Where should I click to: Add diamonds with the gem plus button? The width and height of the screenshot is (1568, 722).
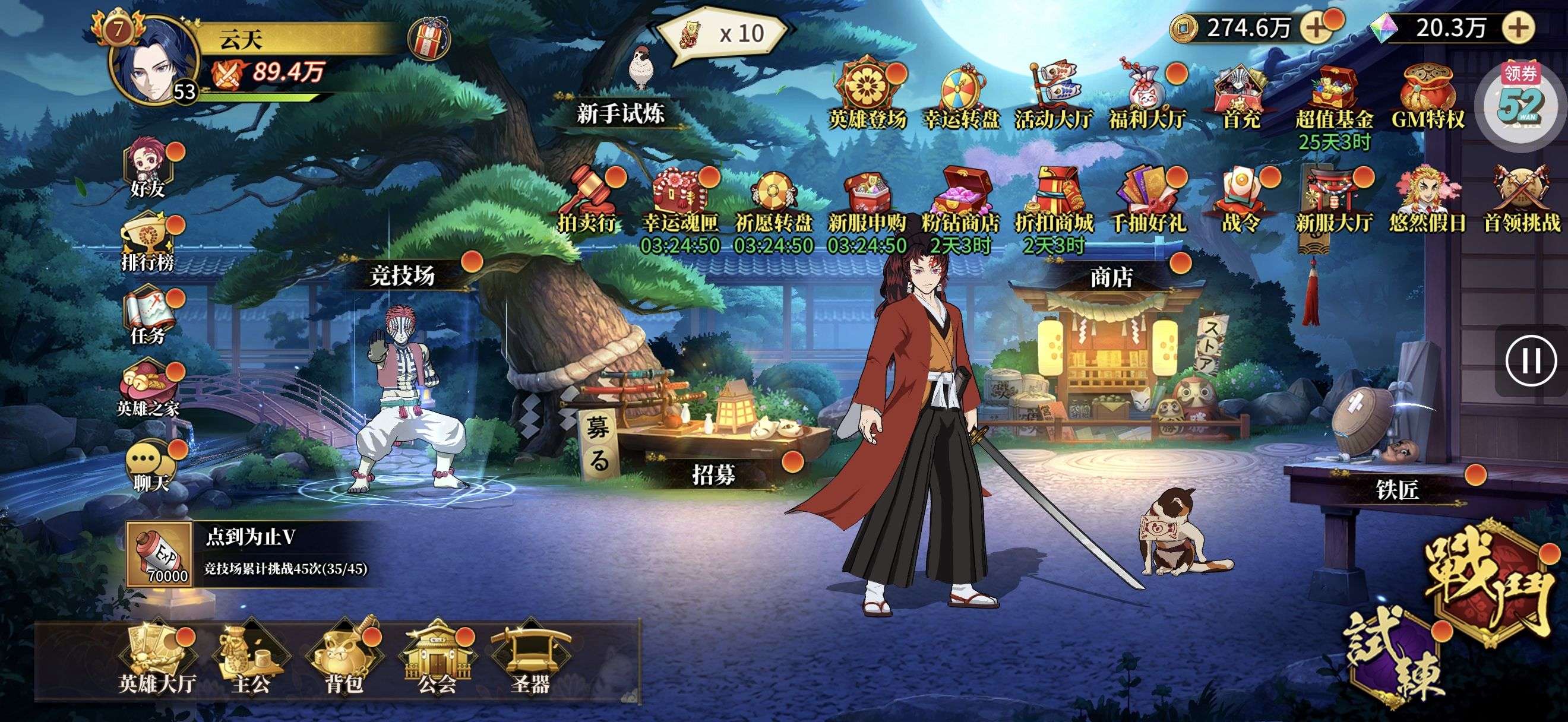coord(1519,28)
